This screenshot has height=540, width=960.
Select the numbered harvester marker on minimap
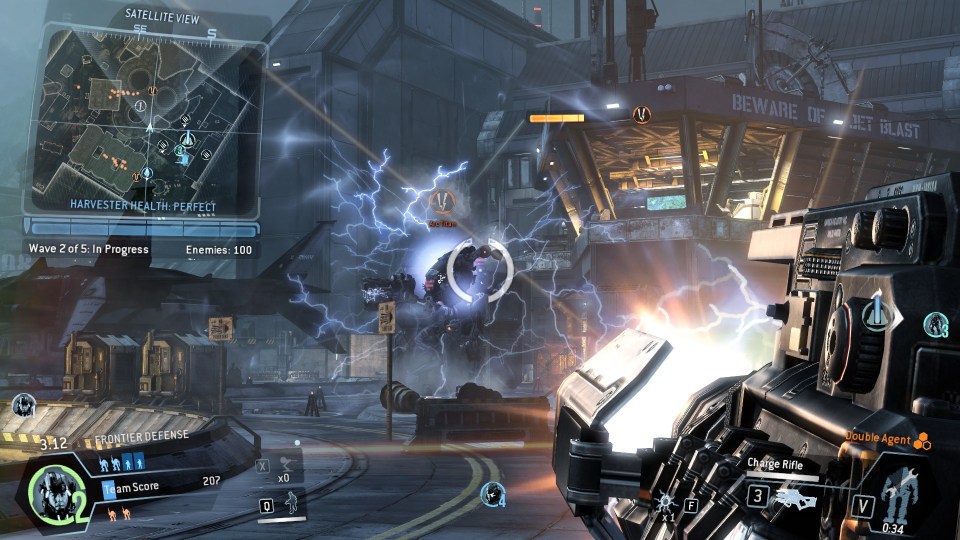pyautogui.click(x=181, y=151)
